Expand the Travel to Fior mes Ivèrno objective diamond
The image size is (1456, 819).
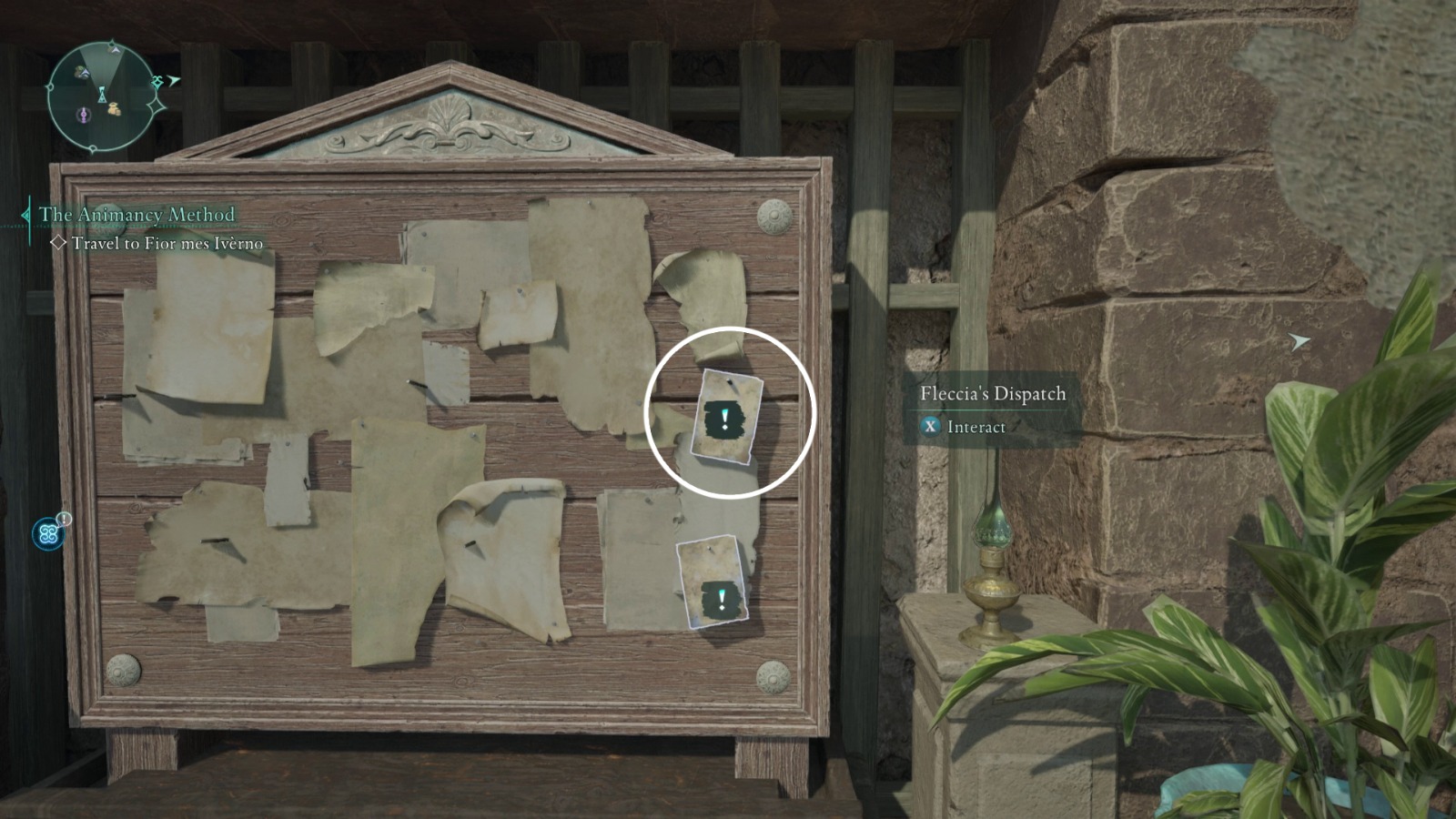pos(59,241)
